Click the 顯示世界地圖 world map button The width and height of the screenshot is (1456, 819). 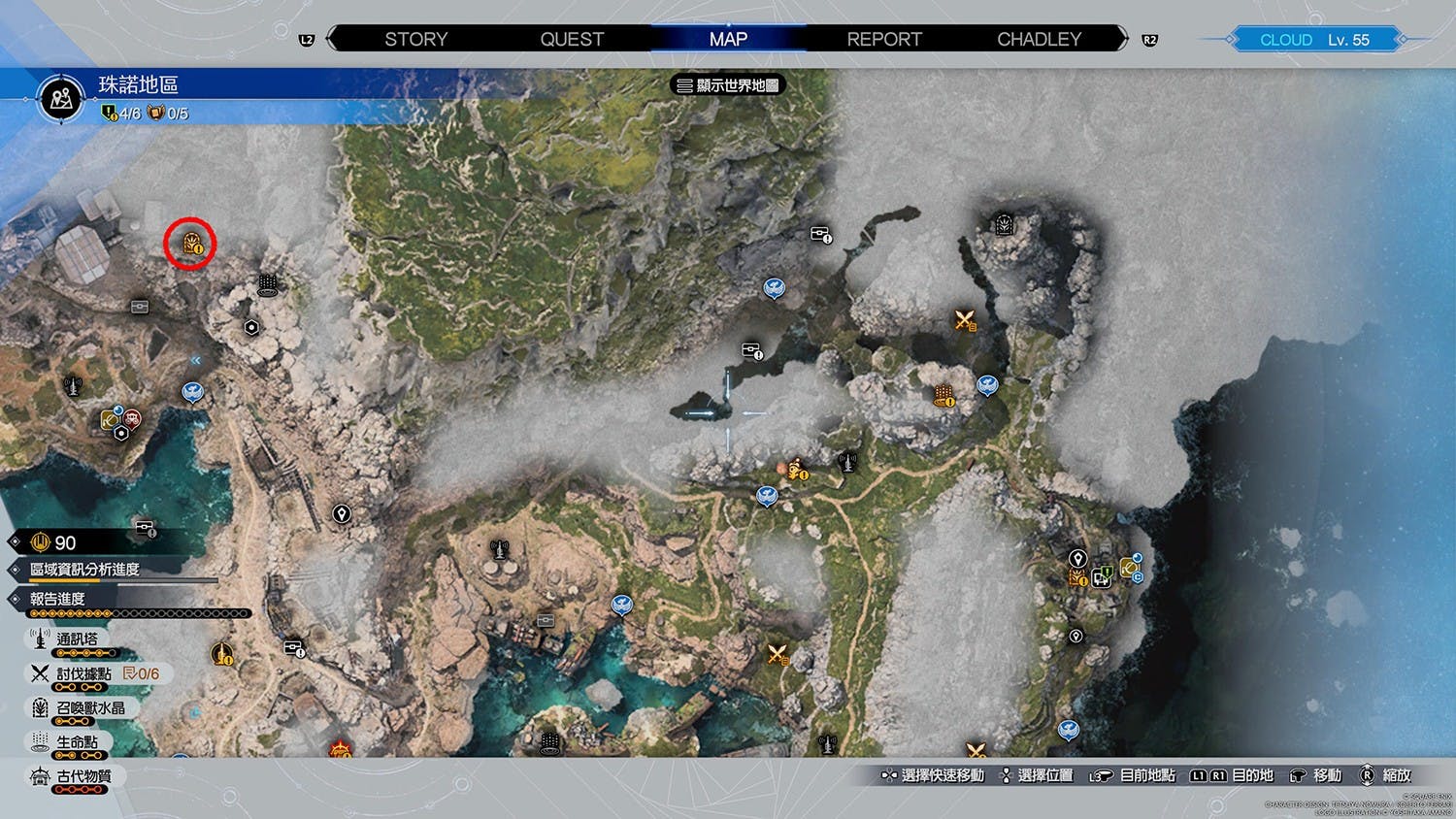[x=728, y=85]
